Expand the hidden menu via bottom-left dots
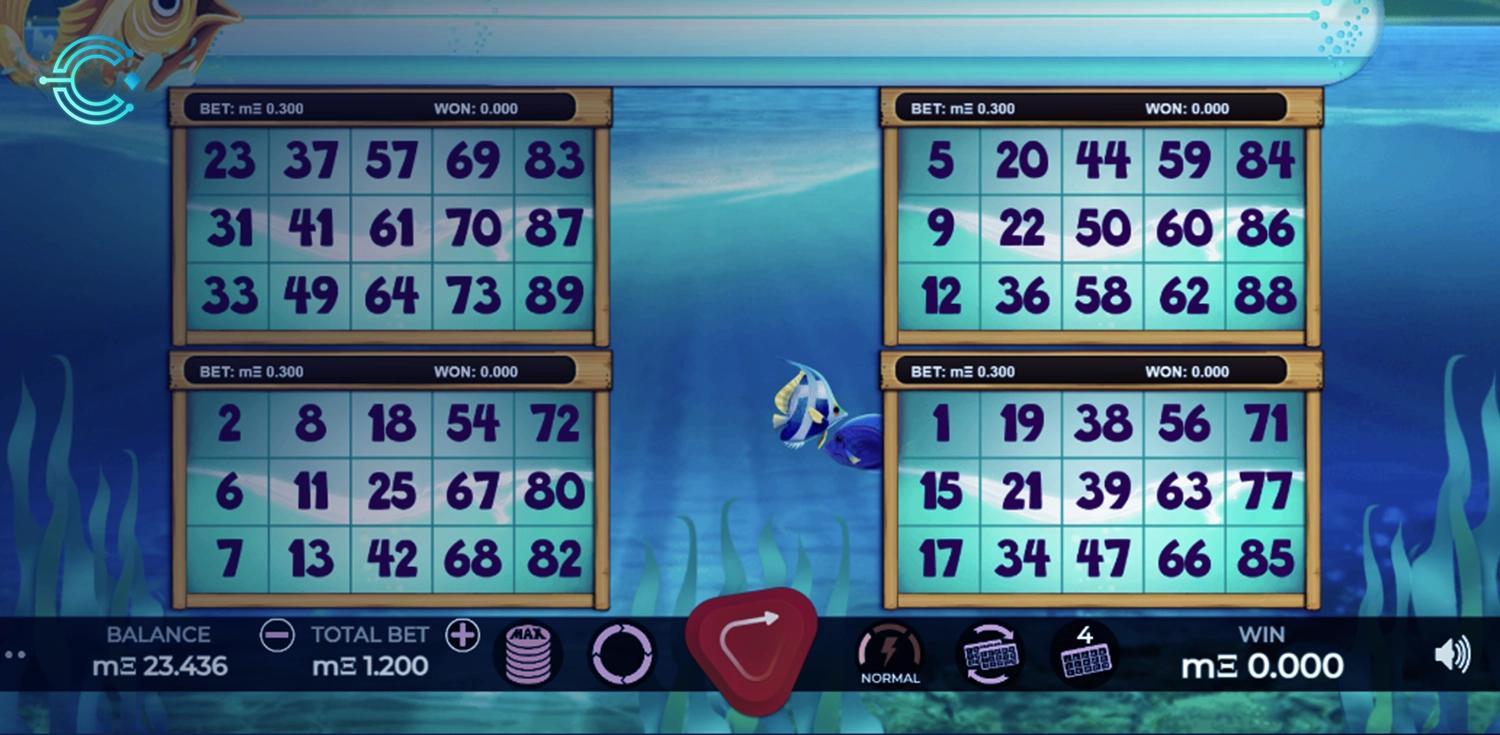The height and width of the screenshot is (735, 1500). [x=15, y=655]
